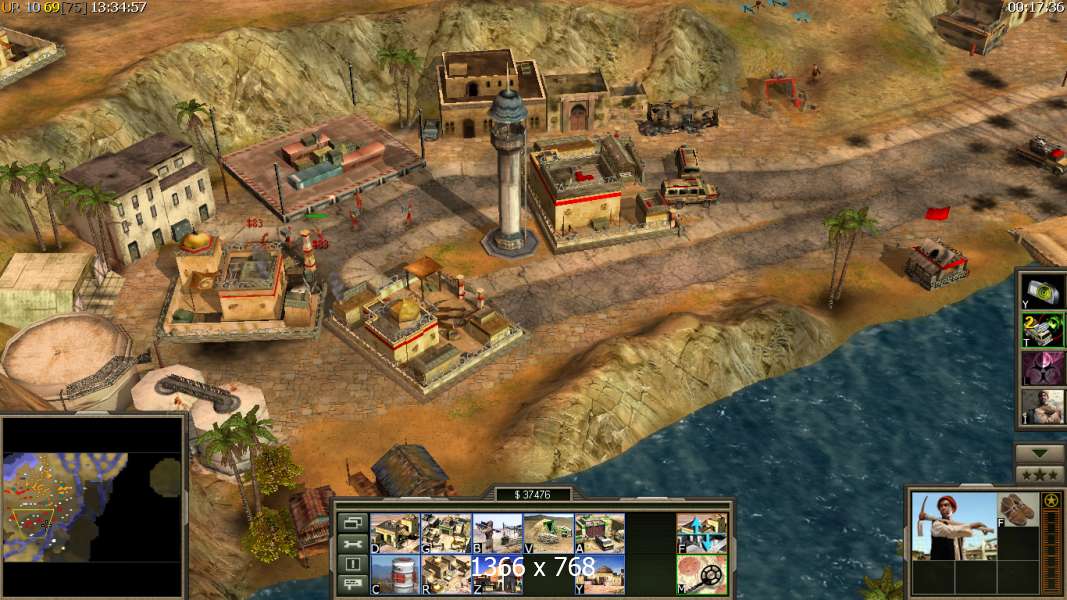This screenshot has height=600, width=1067.
Task: Click the worker shoes upgrade icon
Action: [x=1018, y=509]
